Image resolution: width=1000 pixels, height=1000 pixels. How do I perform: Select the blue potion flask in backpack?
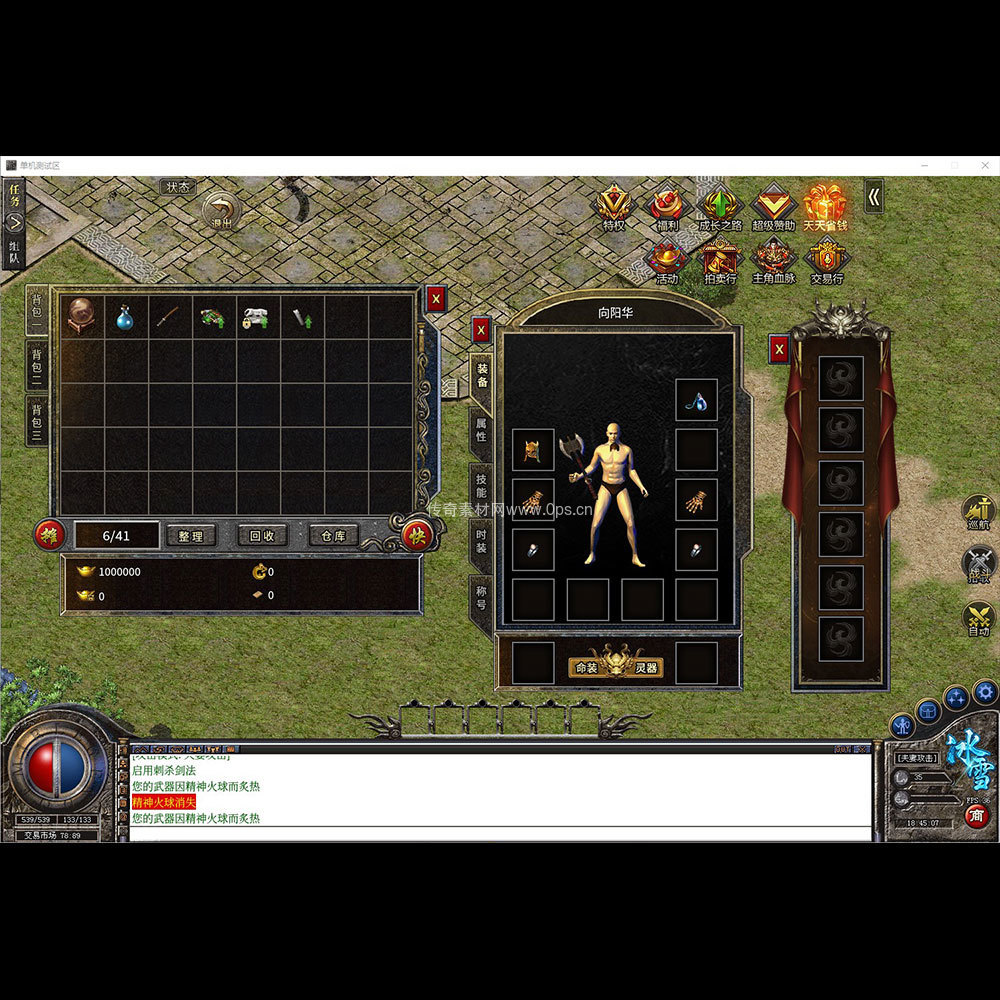126,318
